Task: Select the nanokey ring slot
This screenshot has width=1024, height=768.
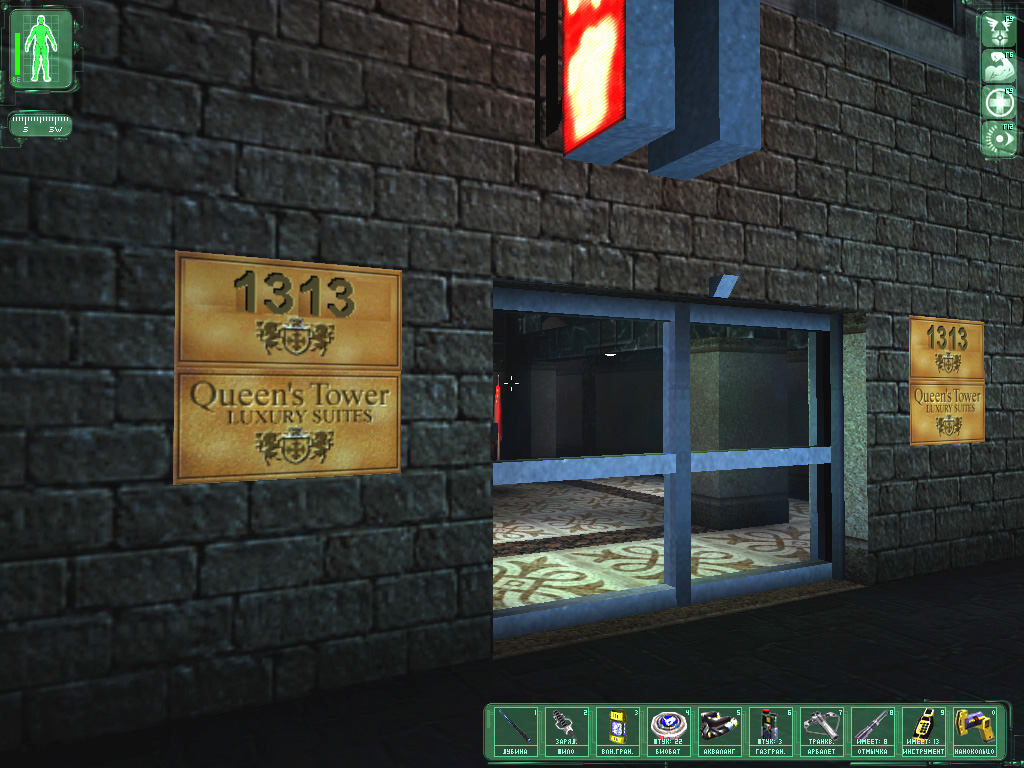Action: (x=975, y=731)
